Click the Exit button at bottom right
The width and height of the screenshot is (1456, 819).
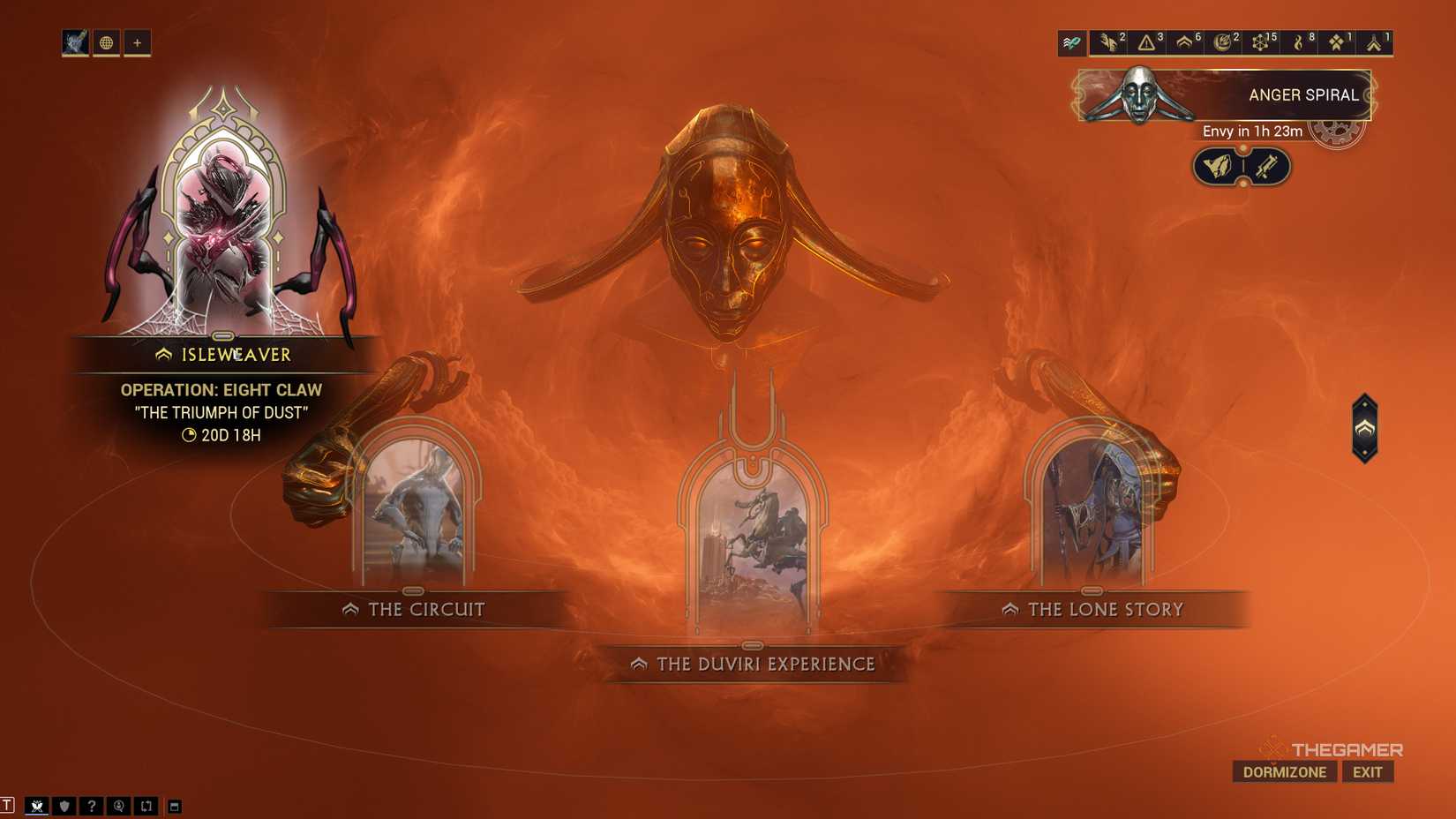1367,771
